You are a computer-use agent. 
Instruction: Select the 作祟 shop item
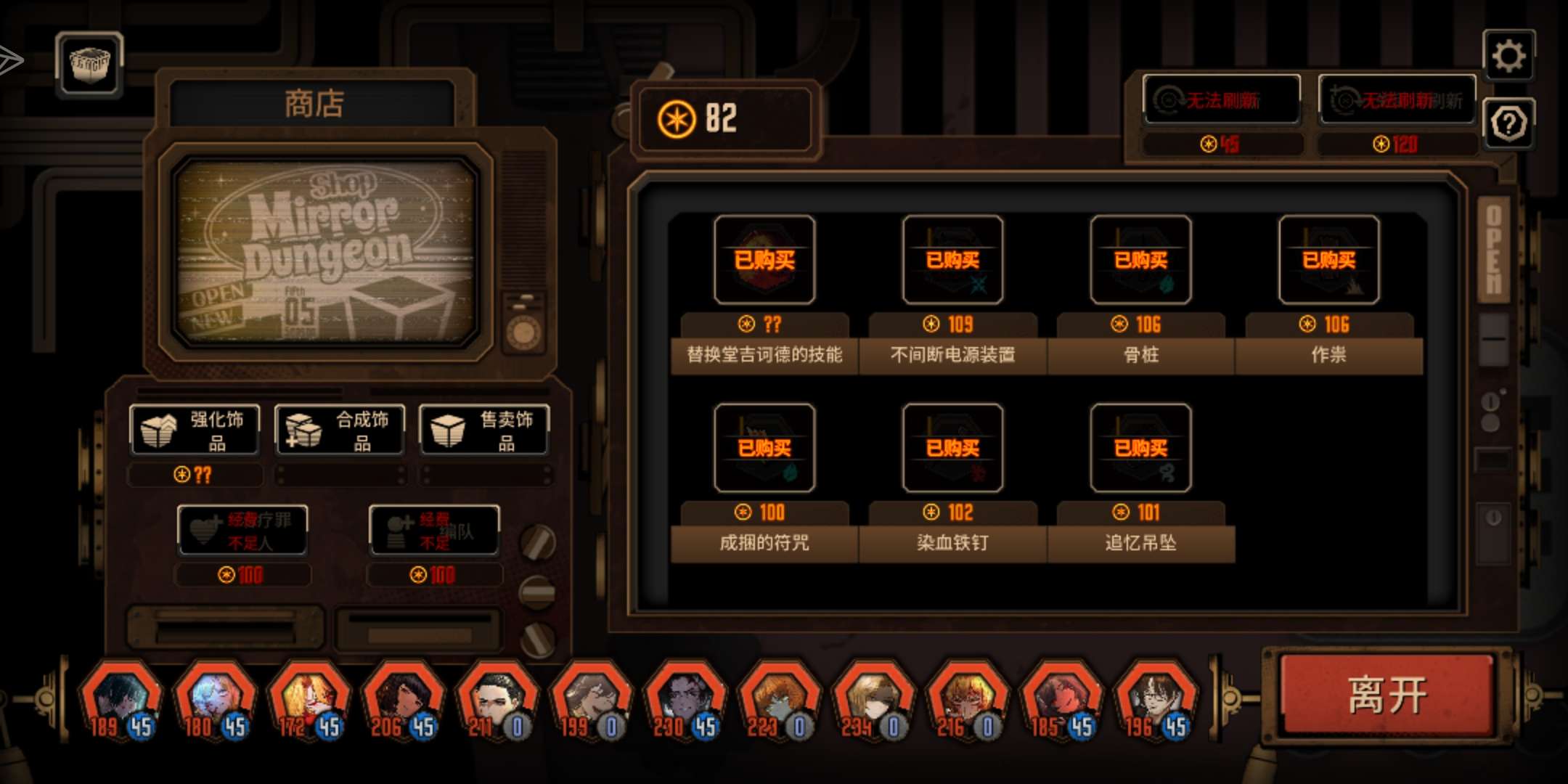[1328, 260]
